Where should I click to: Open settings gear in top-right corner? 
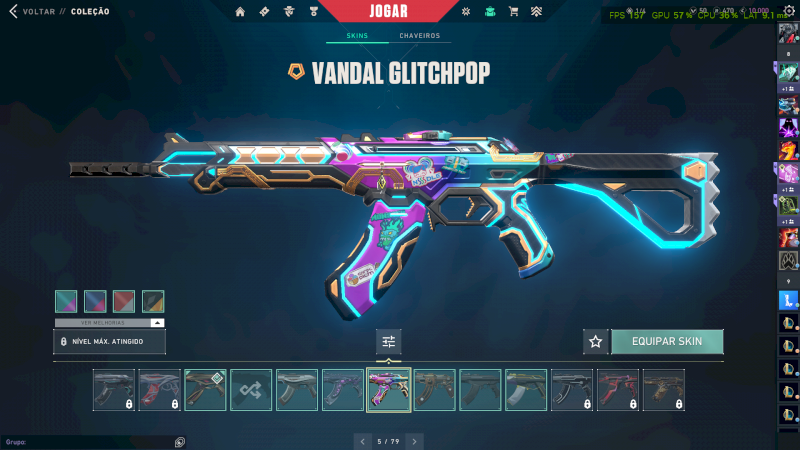pyautogui.click(x=788, y=11)
